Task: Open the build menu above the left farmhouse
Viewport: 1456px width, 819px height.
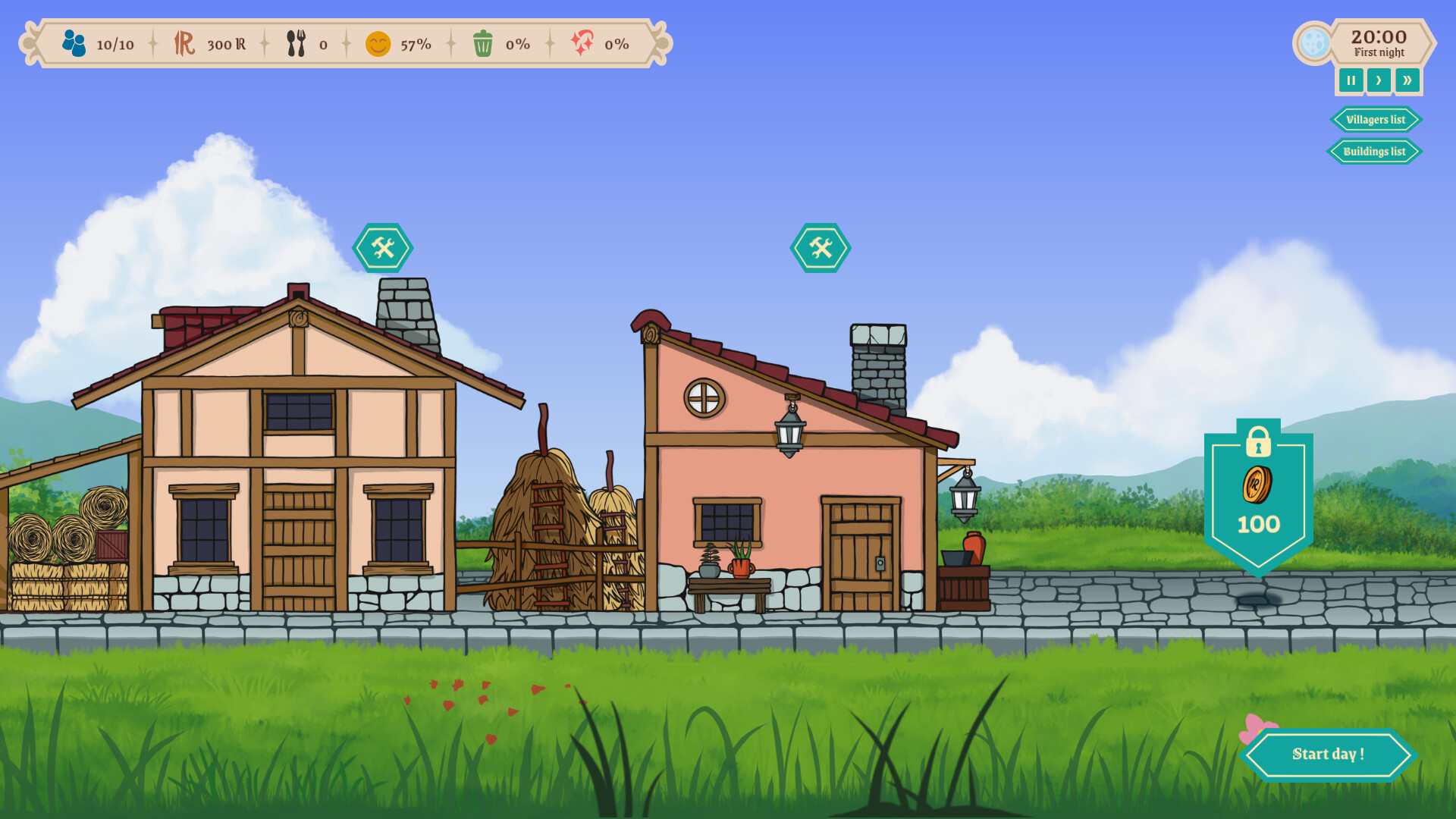Action: coord(384,246)
